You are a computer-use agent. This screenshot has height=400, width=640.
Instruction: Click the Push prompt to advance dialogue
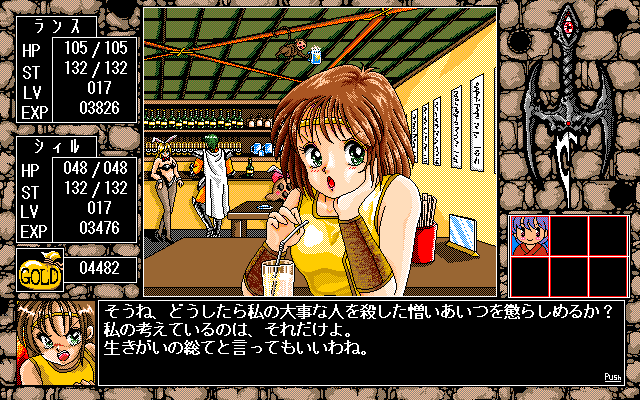613,377
